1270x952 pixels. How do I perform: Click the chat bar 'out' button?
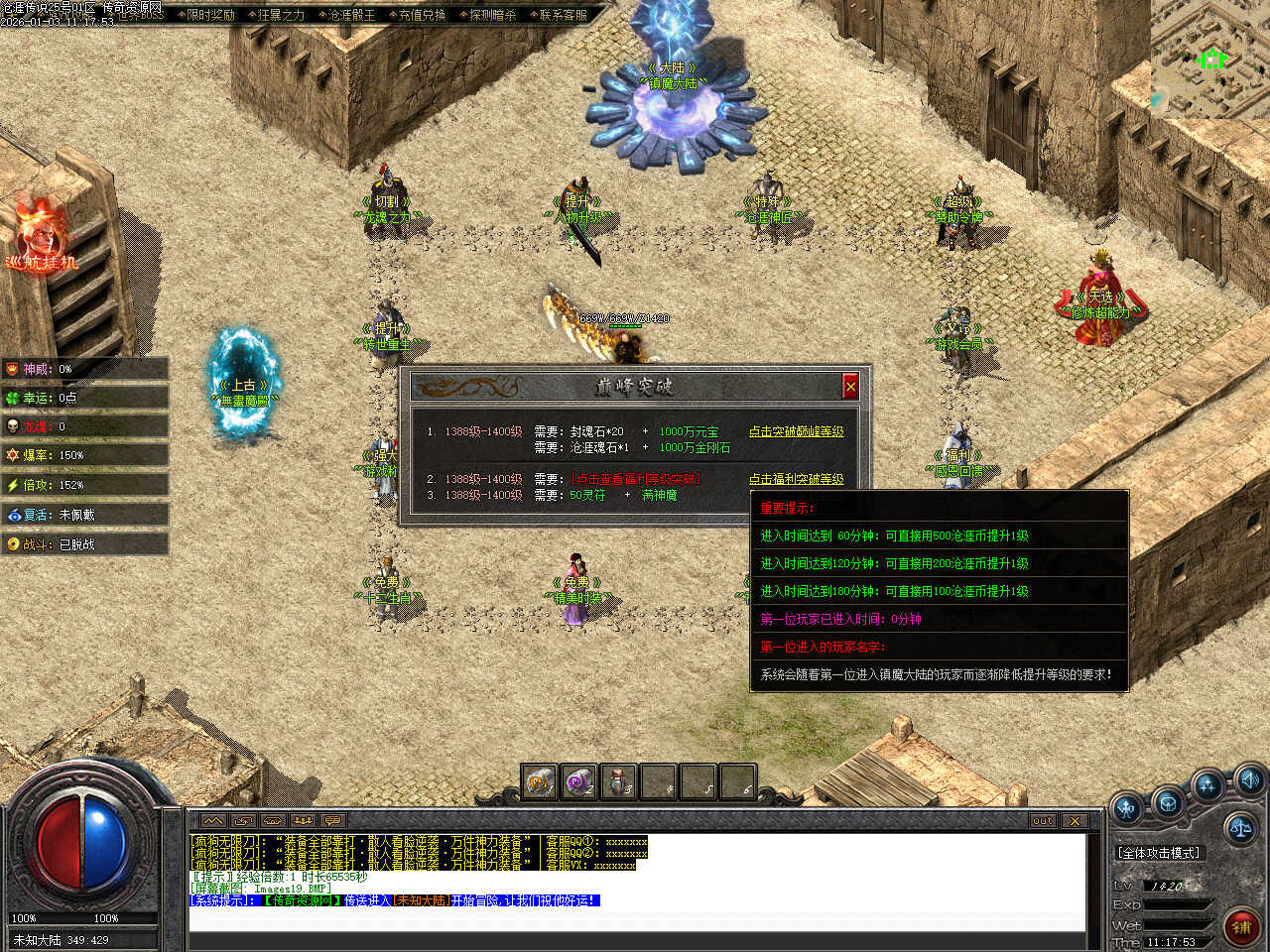(x=1042, y=821)
